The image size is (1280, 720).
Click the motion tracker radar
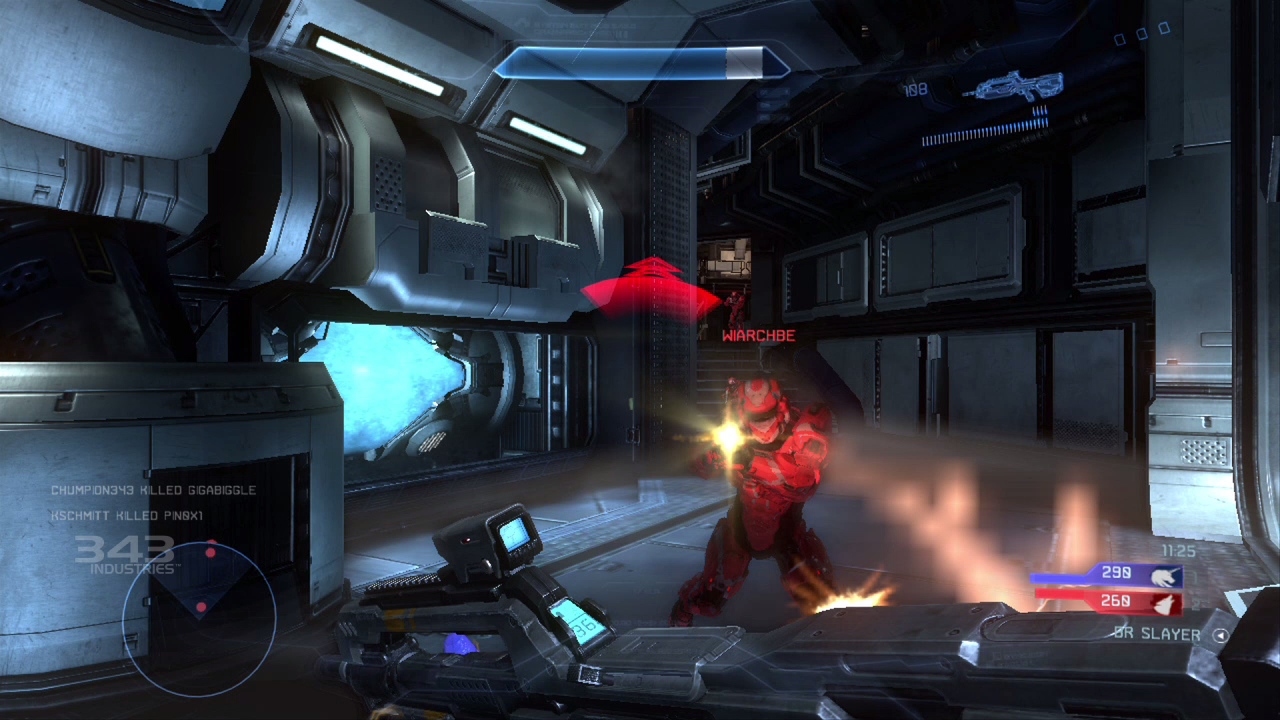[x=199, y=619]
